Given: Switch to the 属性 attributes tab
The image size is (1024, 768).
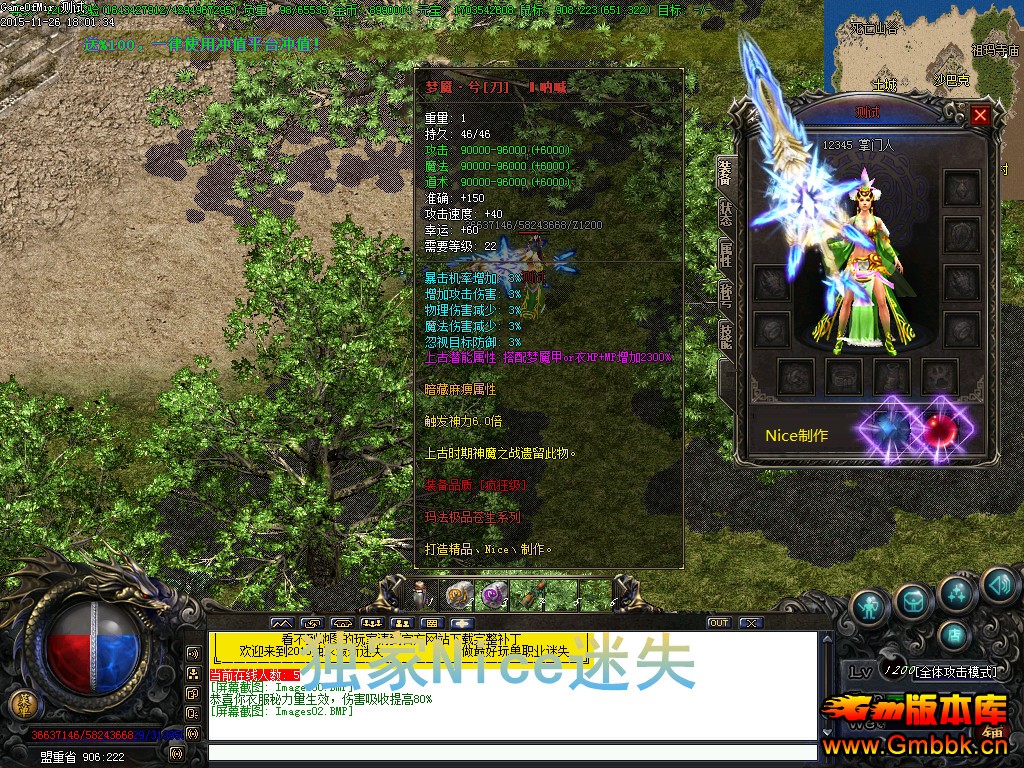Looking at the screenshot, I should click(x=725, y=254).
